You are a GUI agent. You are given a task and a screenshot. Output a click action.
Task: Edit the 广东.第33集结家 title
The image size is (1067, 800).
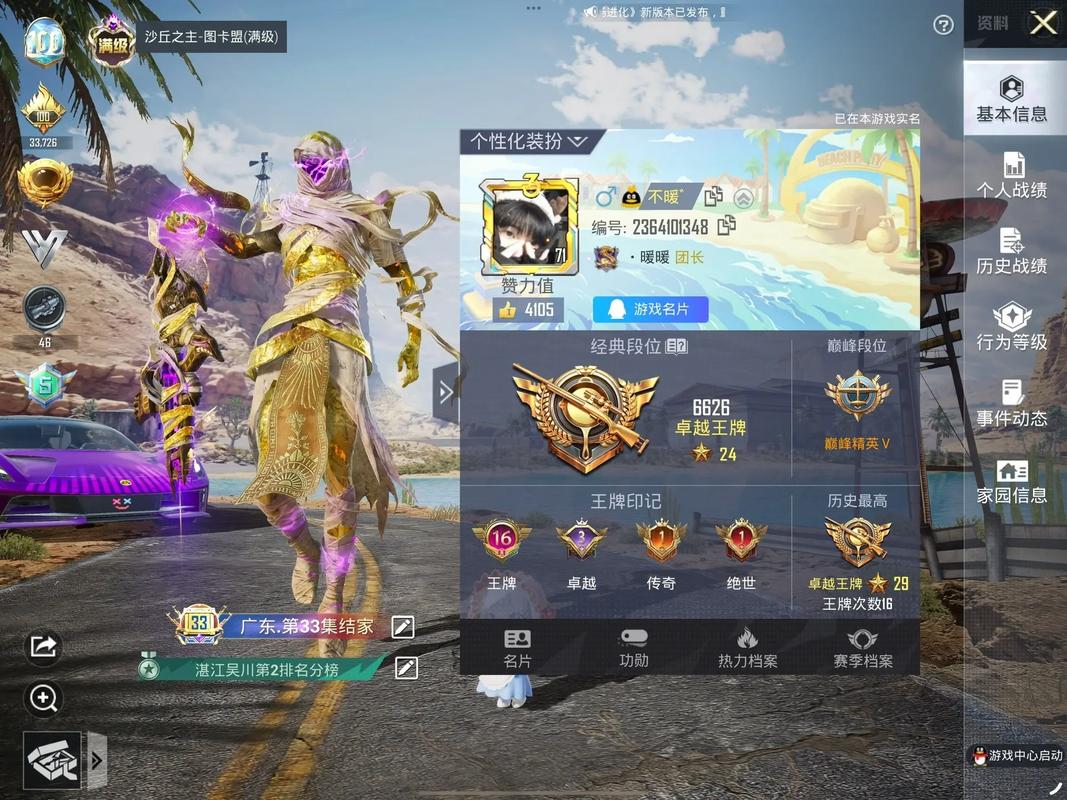click(402, 627)
